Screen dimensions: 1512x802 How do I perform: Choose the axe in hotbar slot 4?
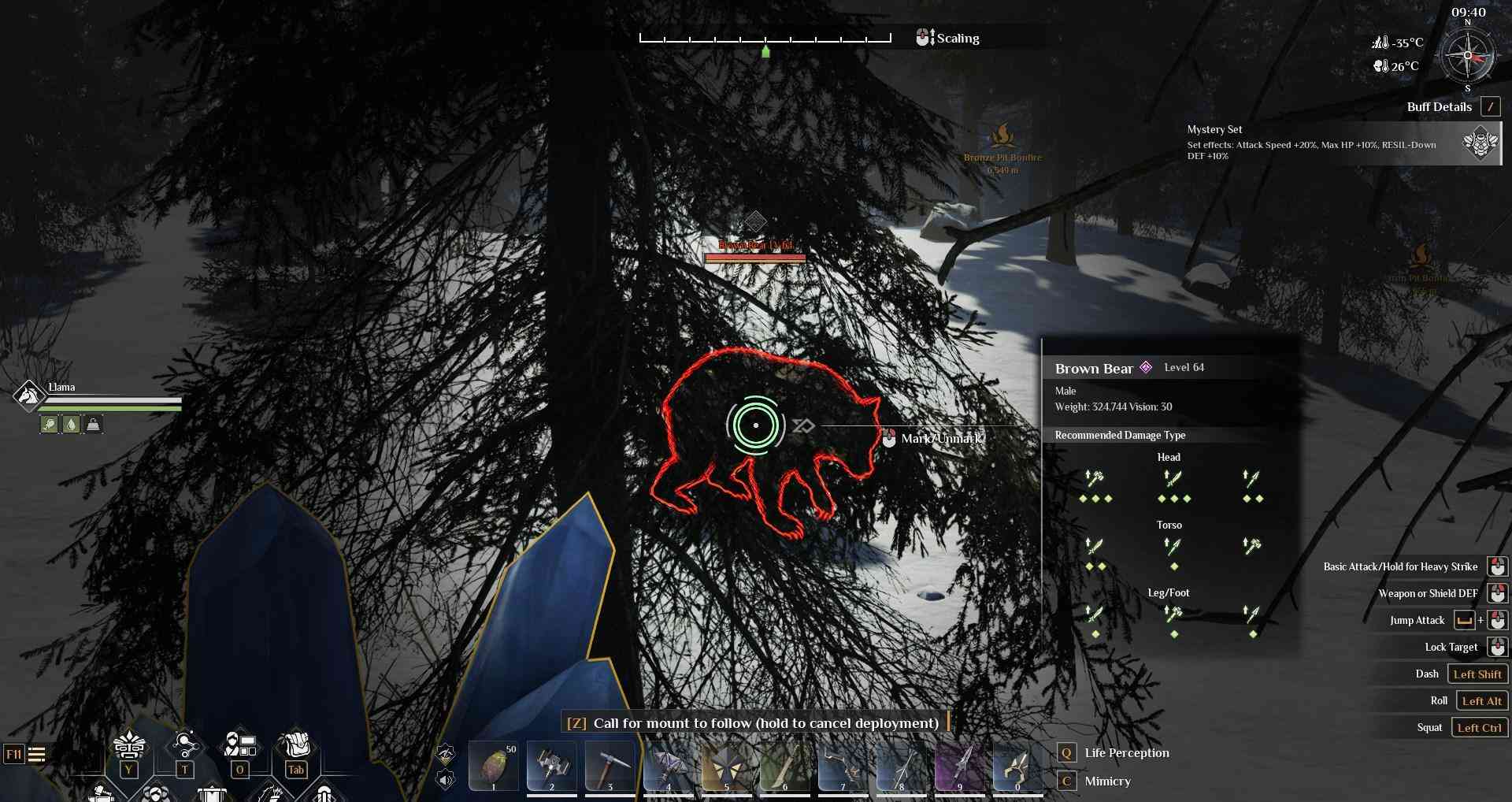(669, 765)
